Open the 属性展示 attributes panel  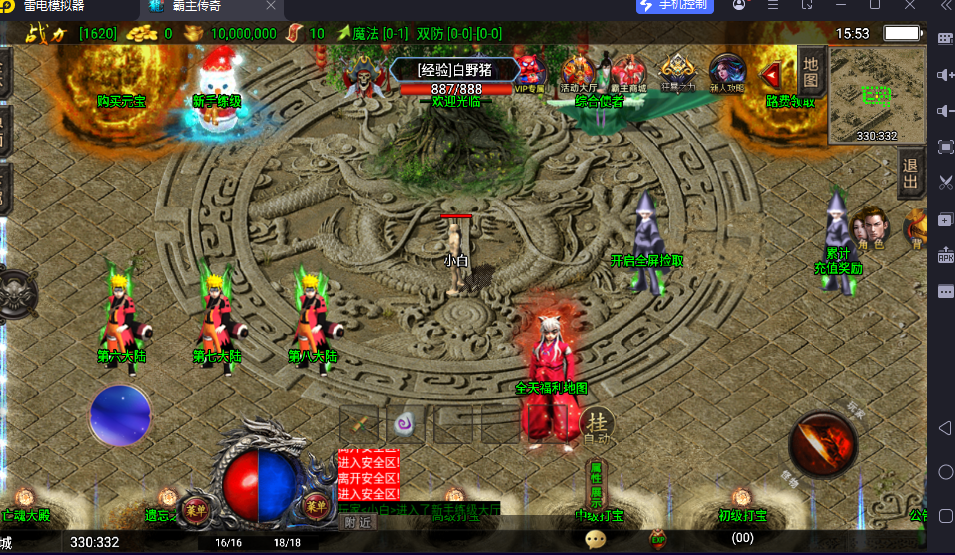[595, 484]
